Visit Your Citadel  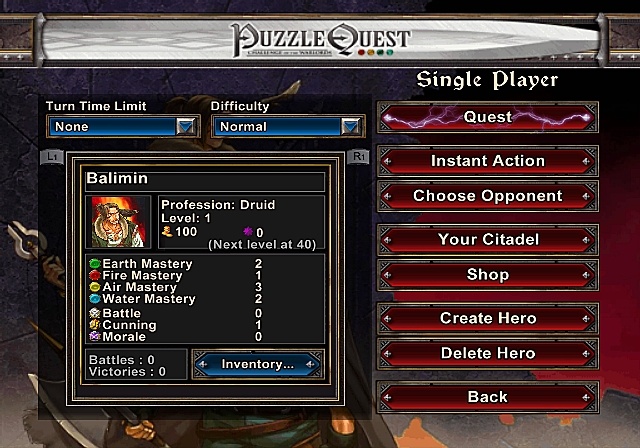click(x=487, y=240)
